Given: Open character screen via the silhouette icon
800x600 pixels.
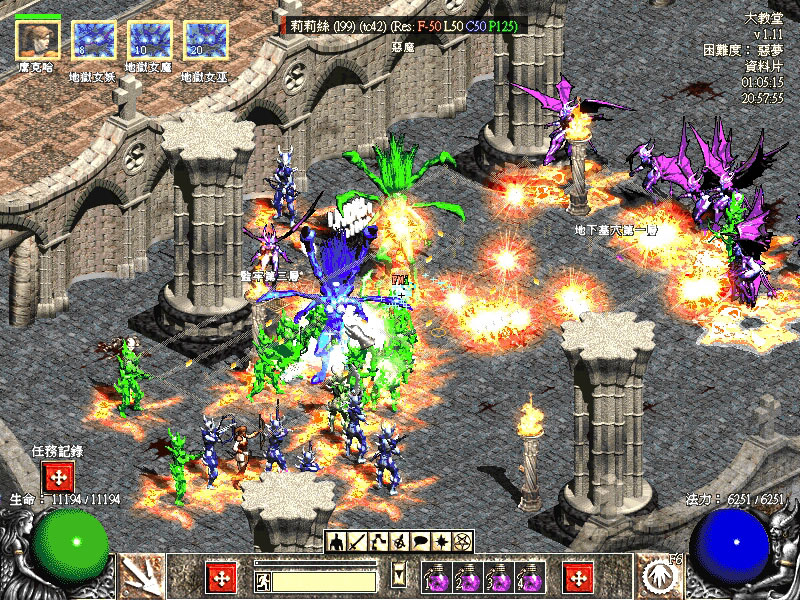Looking at the screenshot, I should [x=337, y=542].
